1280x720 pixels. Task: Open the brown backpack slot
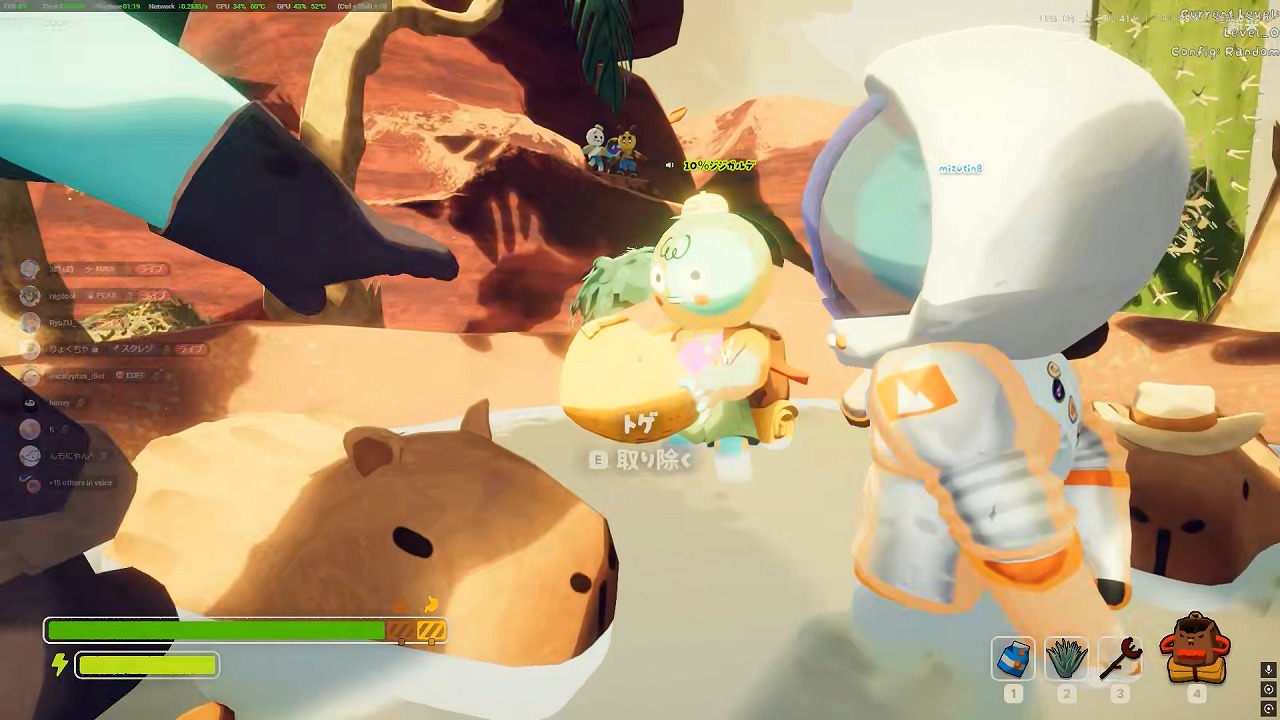[1195, 650]
